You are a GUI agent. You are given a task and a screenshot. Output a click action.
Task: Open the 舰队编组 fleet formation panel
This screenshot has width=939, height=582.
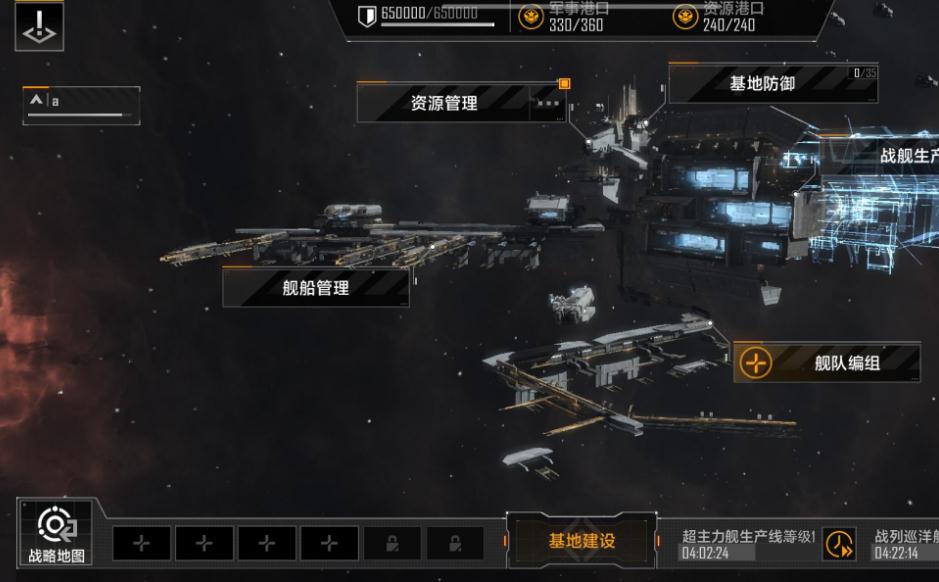846,363
